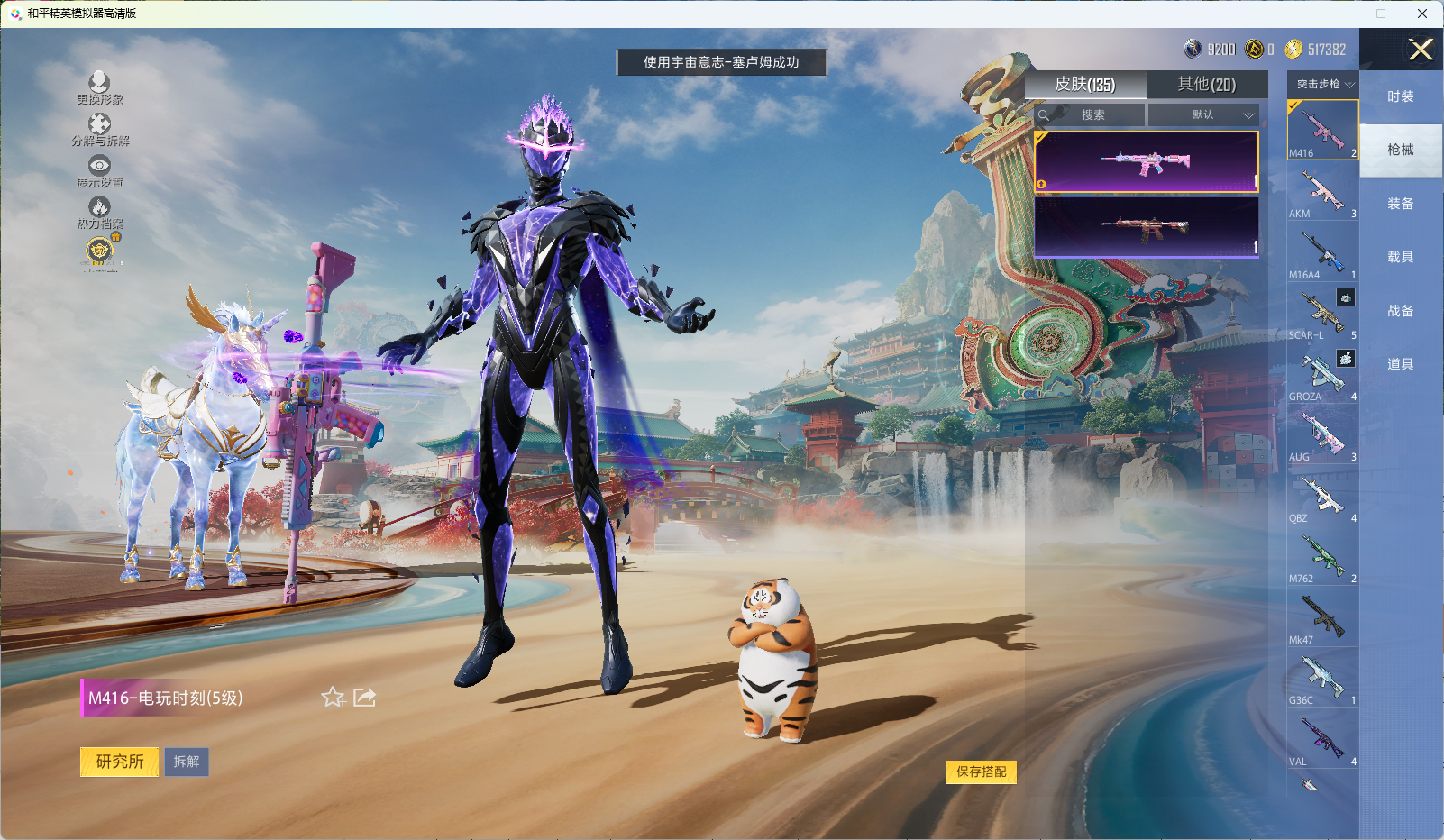This screenshot has height=840, width=1444.
Task: Choose the 道具 category
Action: click(x=1400, y=364)
